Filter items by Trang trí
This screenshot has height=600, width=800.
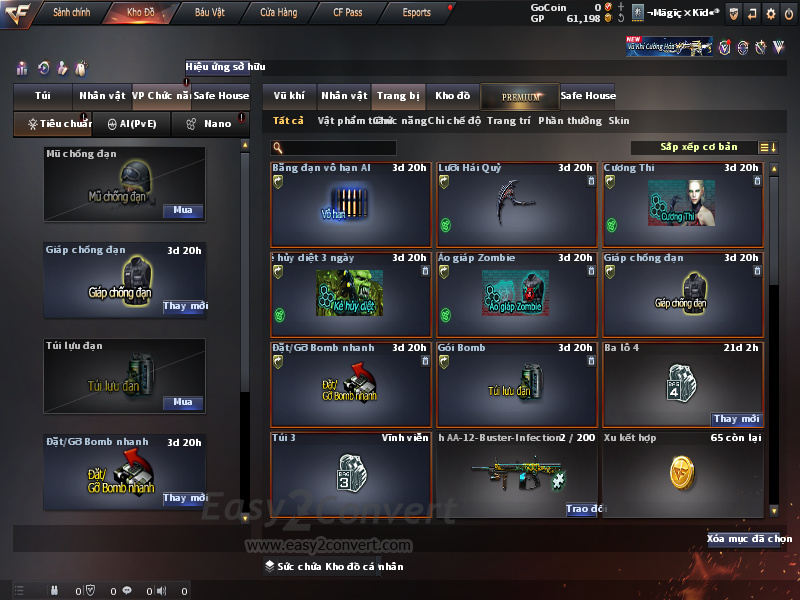[x=508, y=121]
